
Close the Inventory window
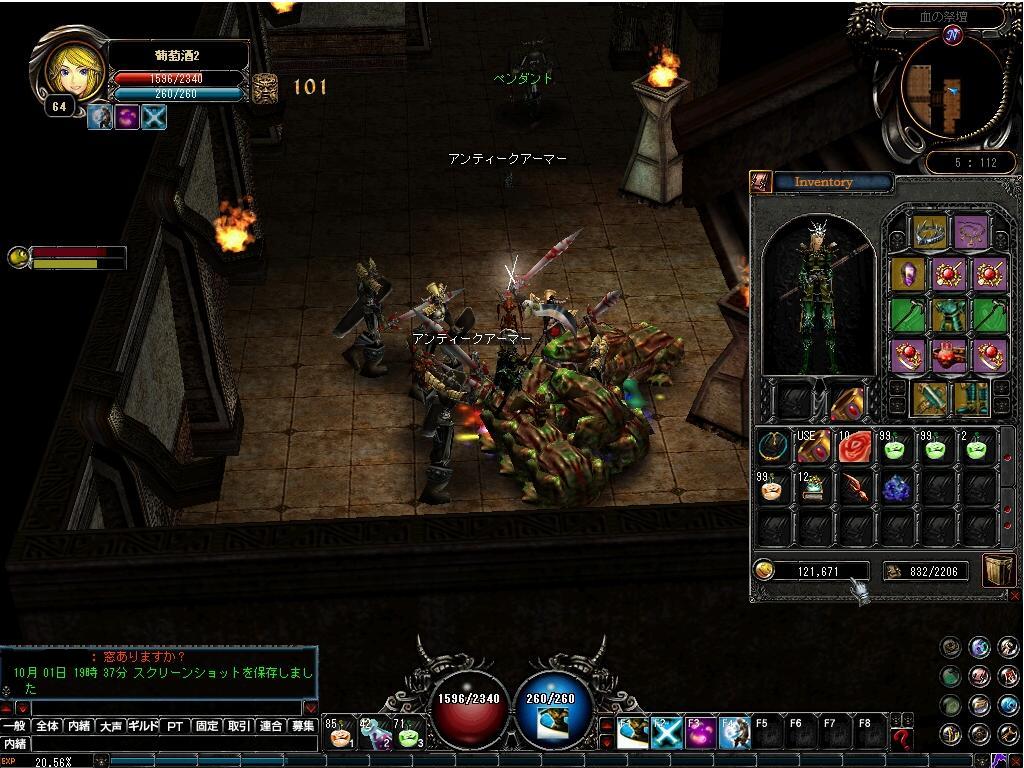pos(1014,594)
